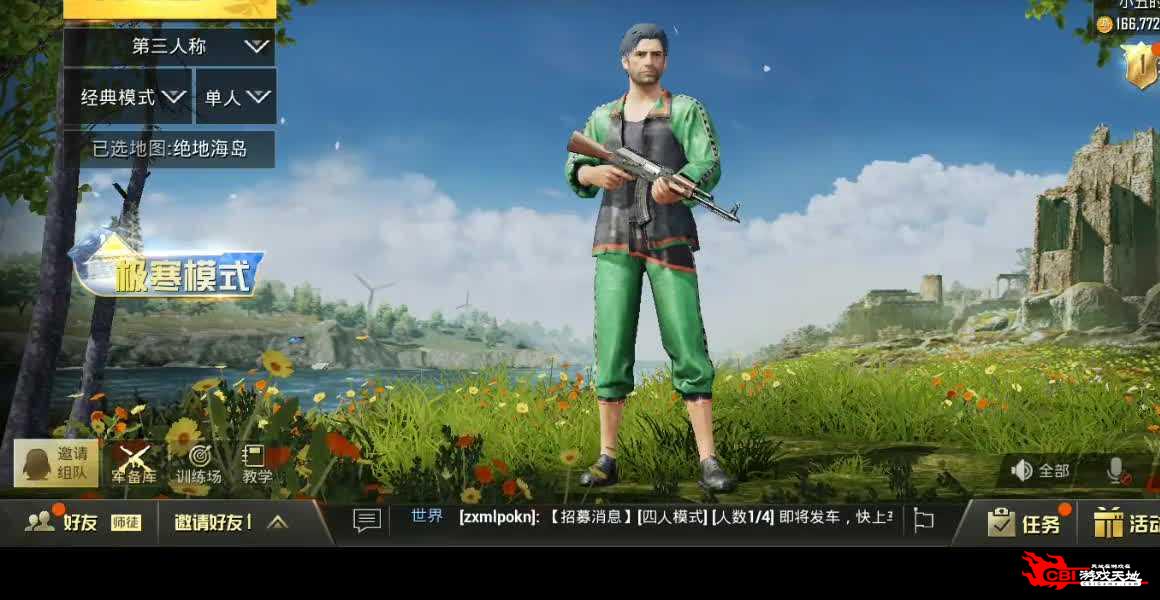Image resolution: width=1160 pixels, height=600 pixels.
Task: Toggle the 全部 speaker voice channel
Action: point(1042,470)
